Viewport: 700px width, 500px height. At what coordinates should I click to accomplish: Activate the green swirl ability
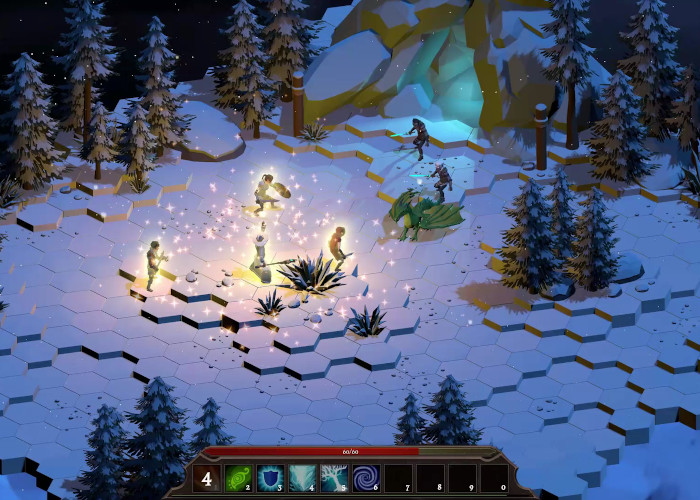tap(239, 479)
